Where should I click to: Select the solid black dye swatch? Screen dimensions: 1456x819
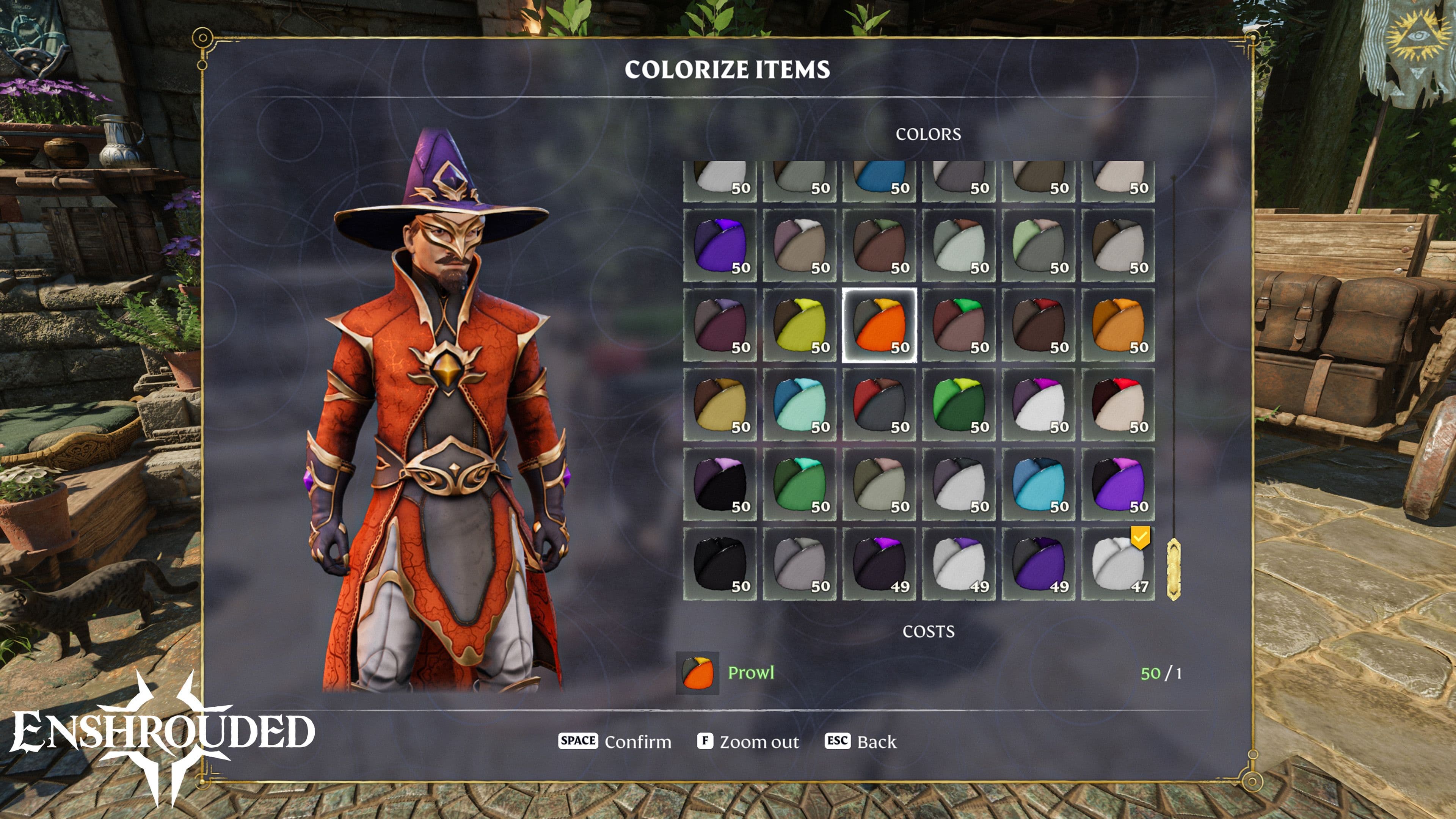[x=720, y=564]
